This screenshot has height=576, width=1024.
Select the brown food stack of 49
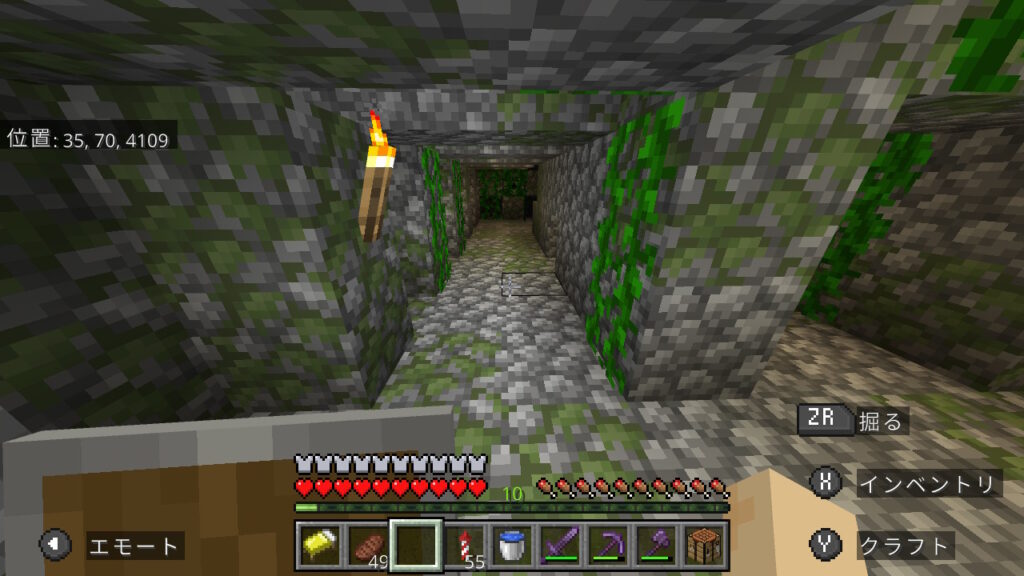367,546
